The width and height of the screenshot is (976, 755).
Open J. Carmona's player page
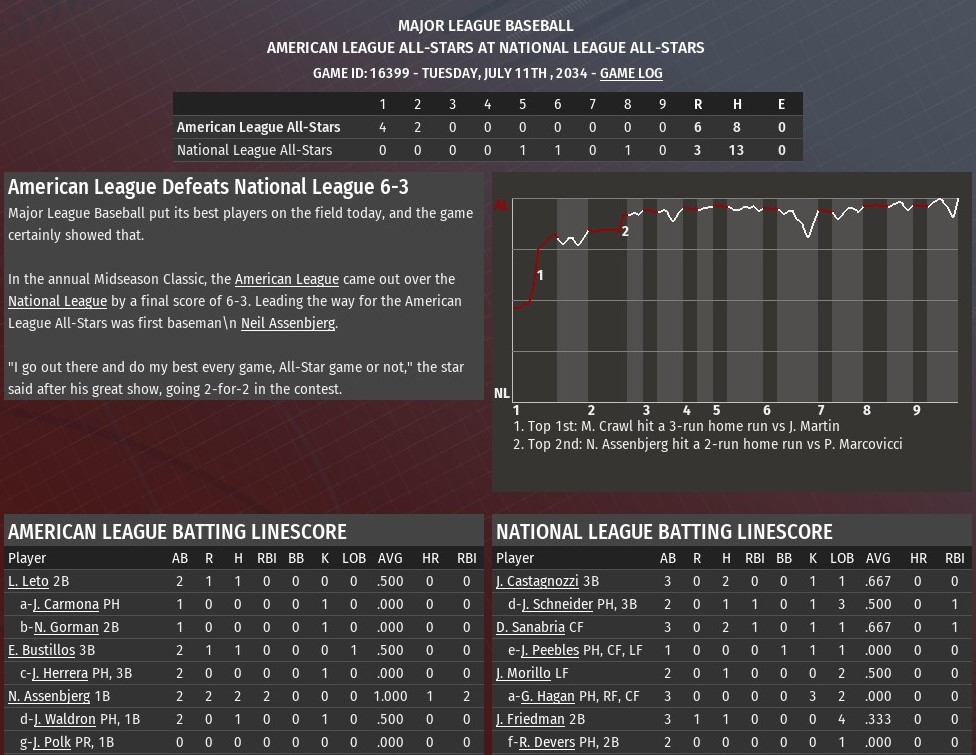coord(66,604)
